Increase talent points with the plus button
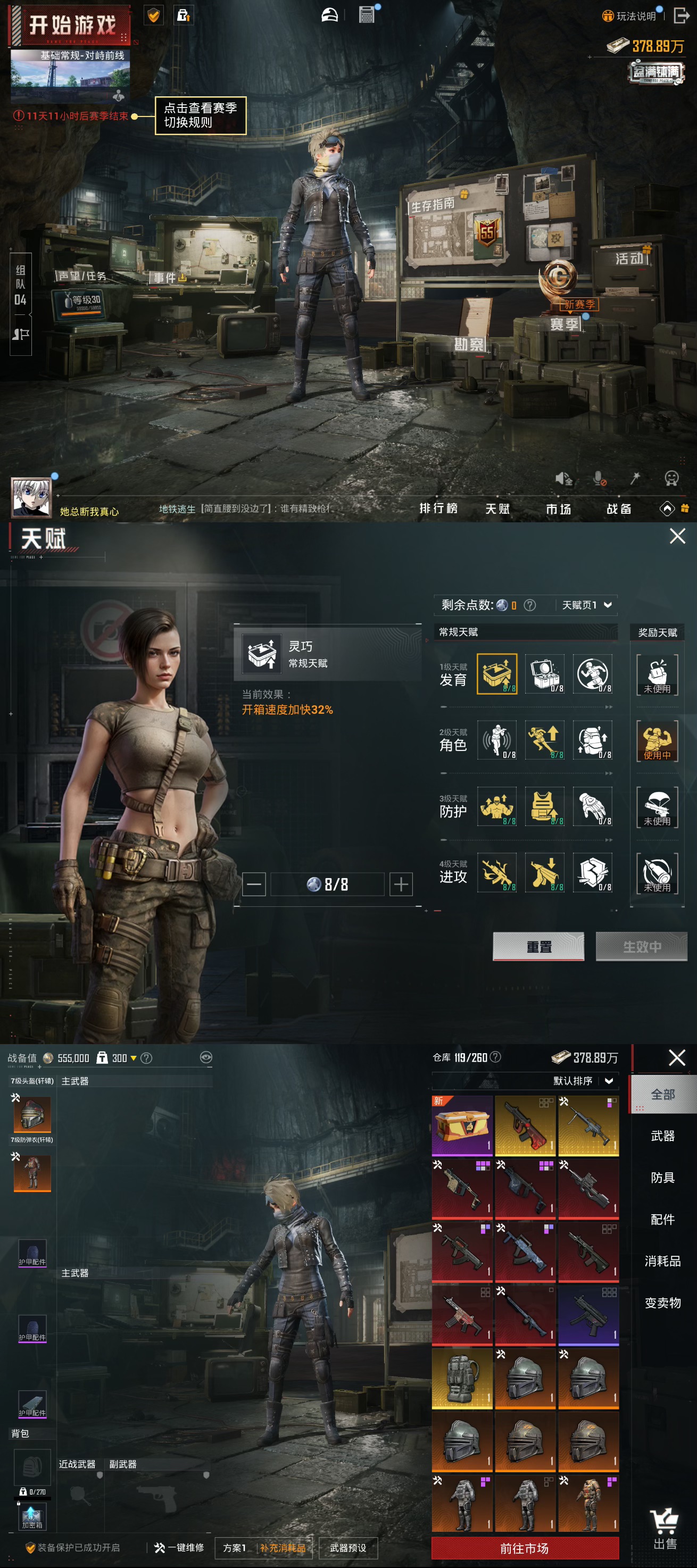697x1568 pixels. coord(401,884)
